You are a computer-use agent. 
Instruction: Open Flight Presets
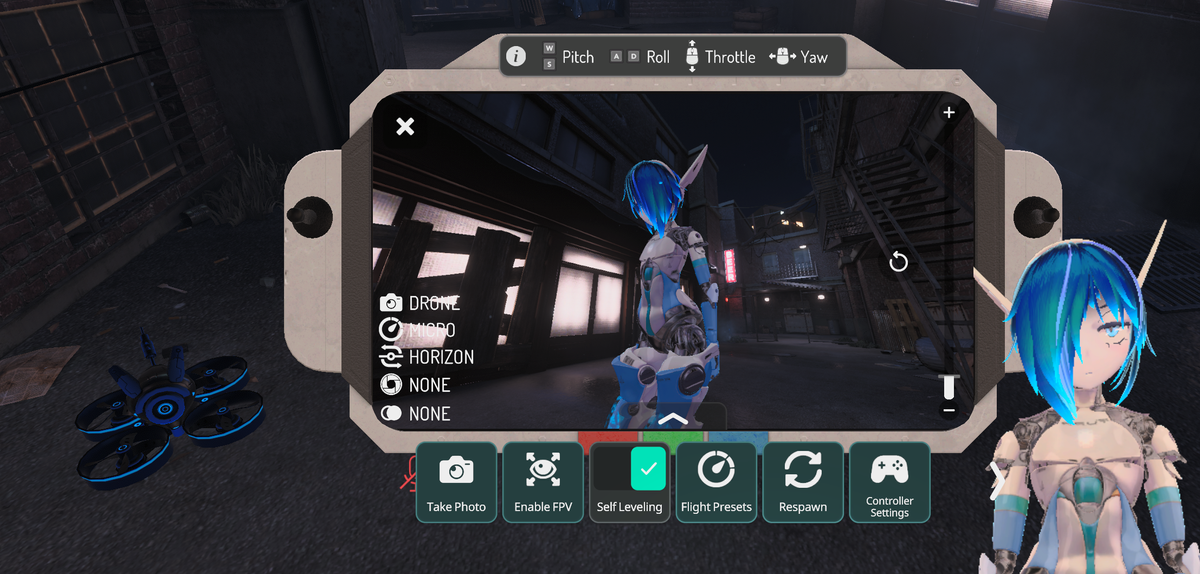716,481
